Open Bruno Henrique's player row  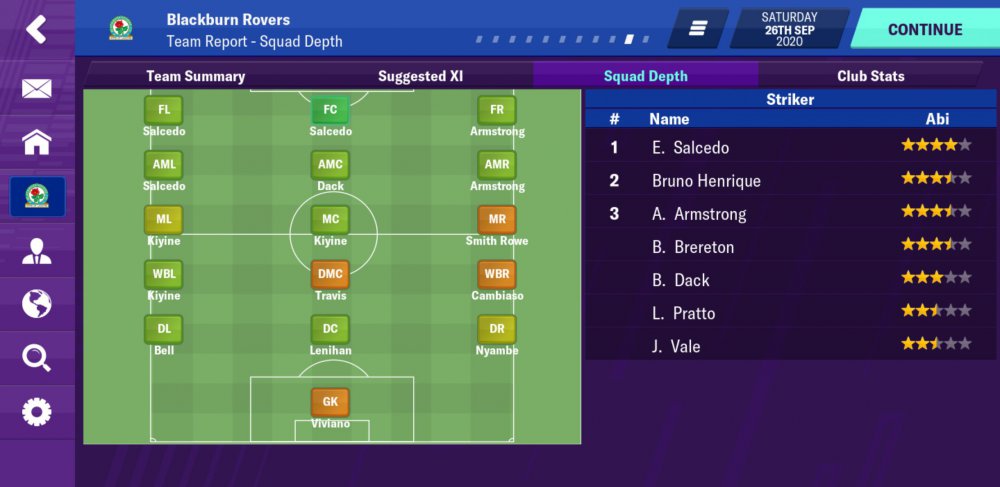(x=706, y=181)
